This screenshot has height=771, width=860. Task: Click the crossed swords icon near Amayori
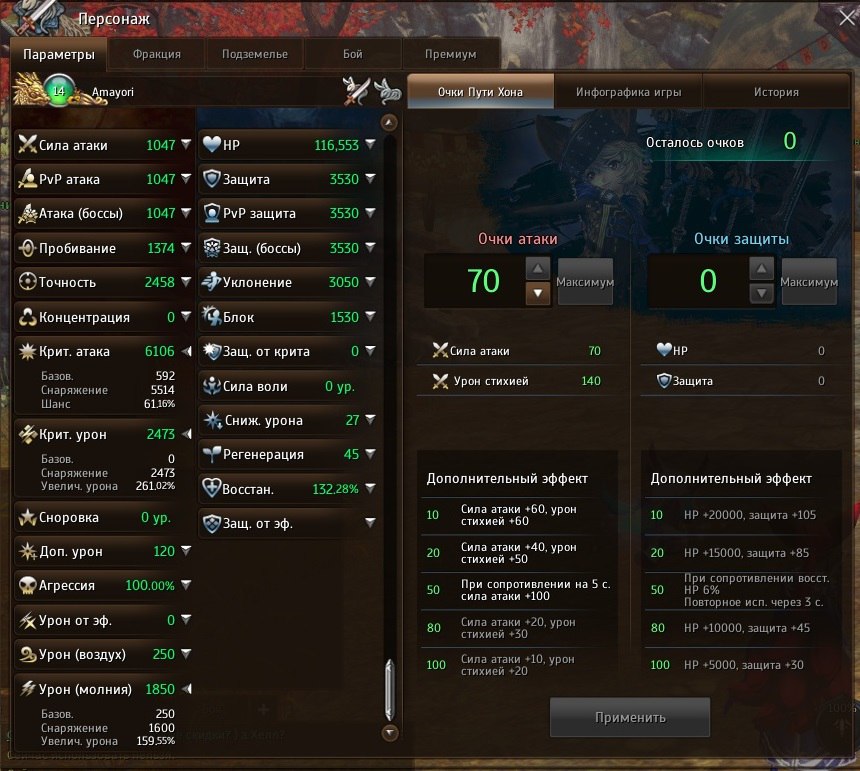[355, 92]
